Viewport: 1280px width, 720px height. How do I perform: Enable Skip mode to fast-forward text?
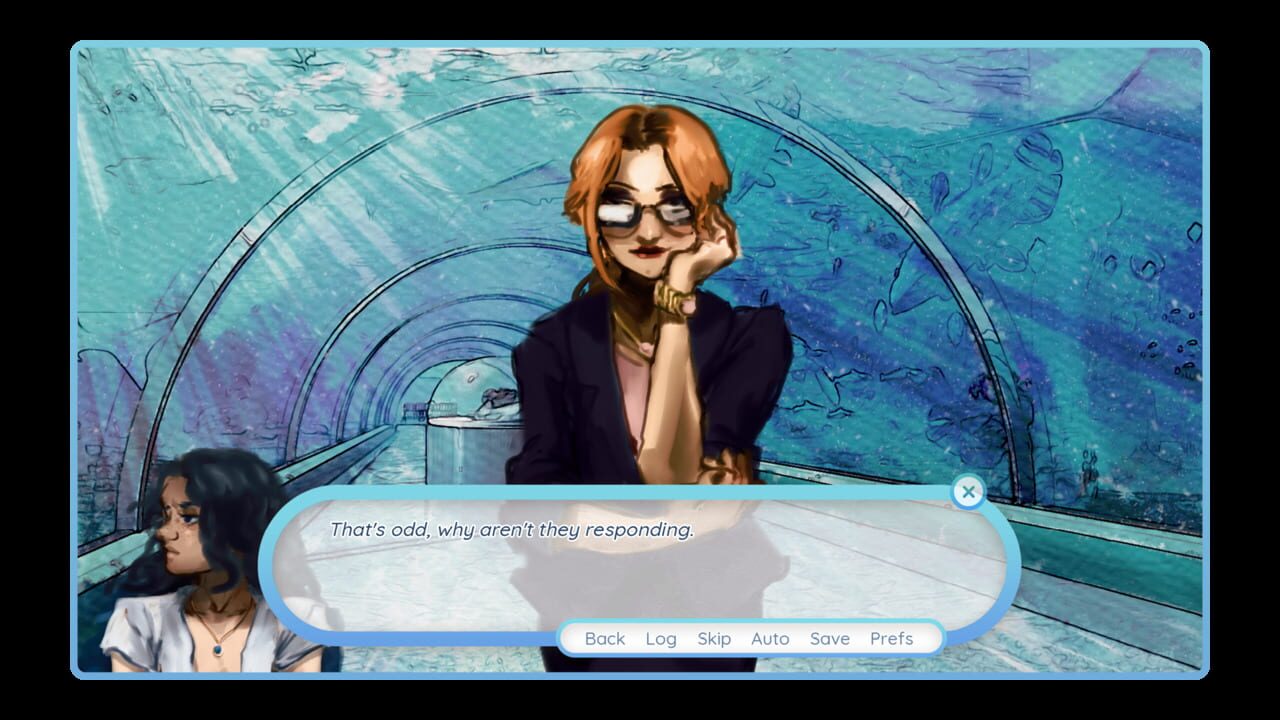point(714,638)
